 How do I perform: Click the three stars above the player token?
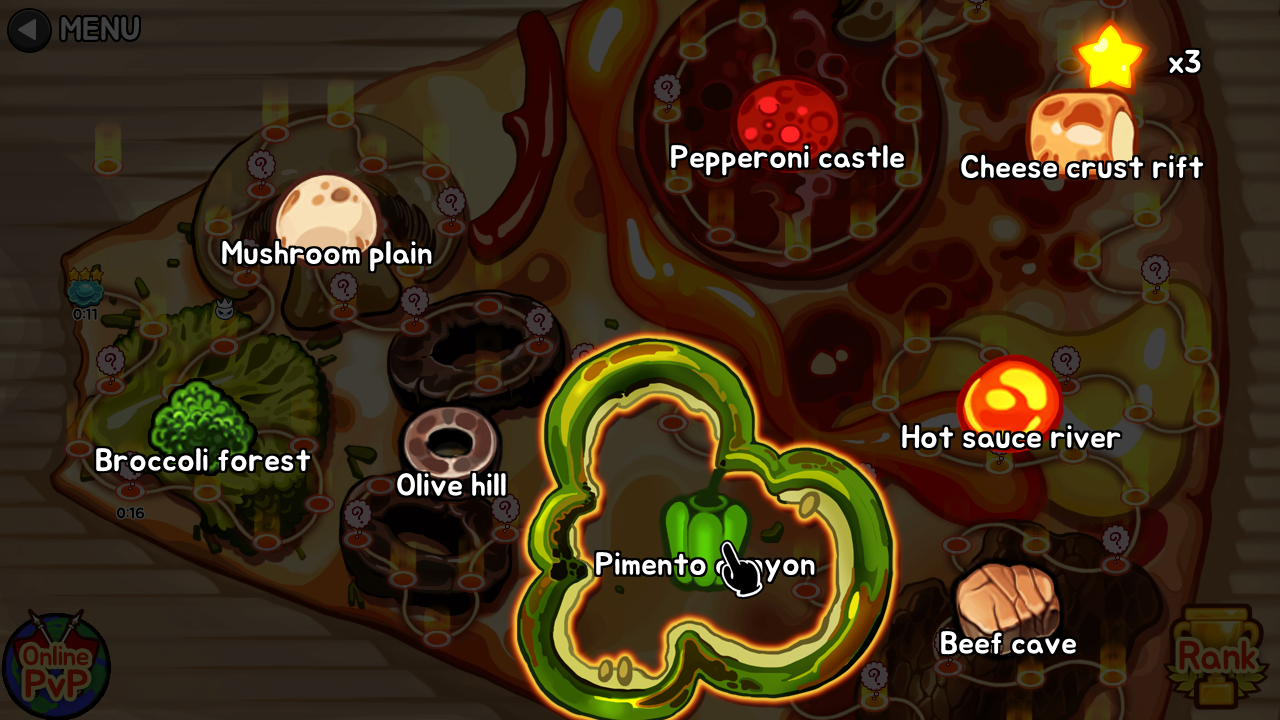pos(83,272)
